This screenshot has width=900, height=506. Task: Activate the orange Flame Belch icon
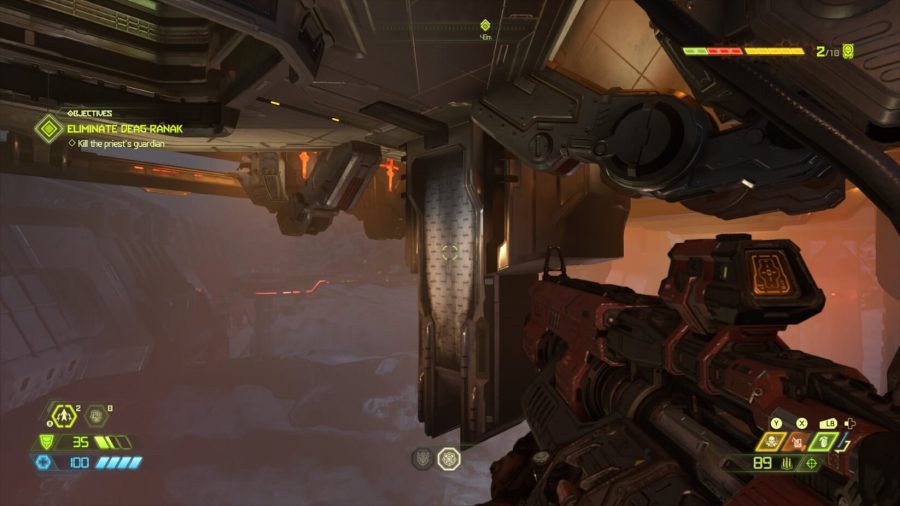click(795, 441)
